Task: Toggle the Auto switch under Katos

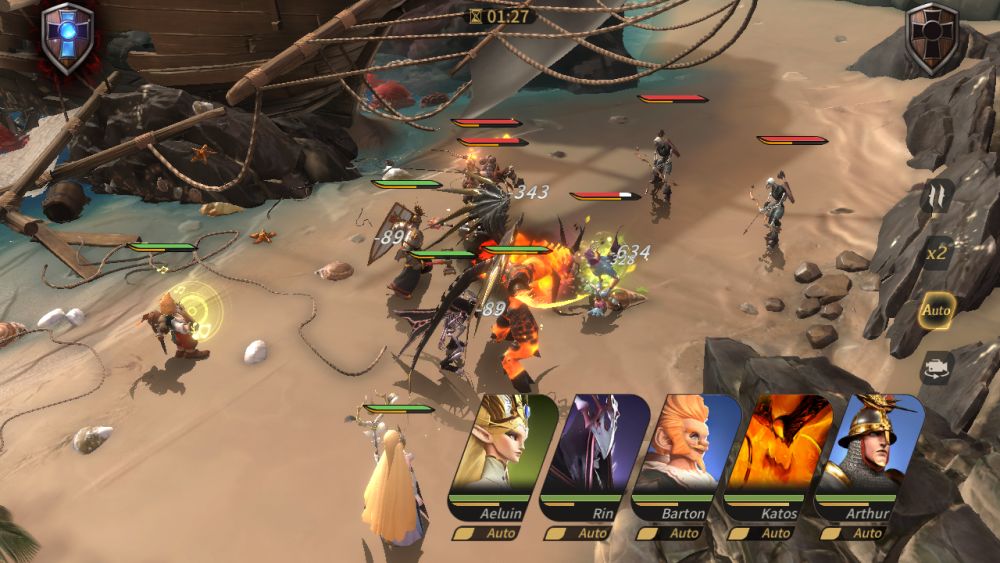Action: [x=760, y=533]
